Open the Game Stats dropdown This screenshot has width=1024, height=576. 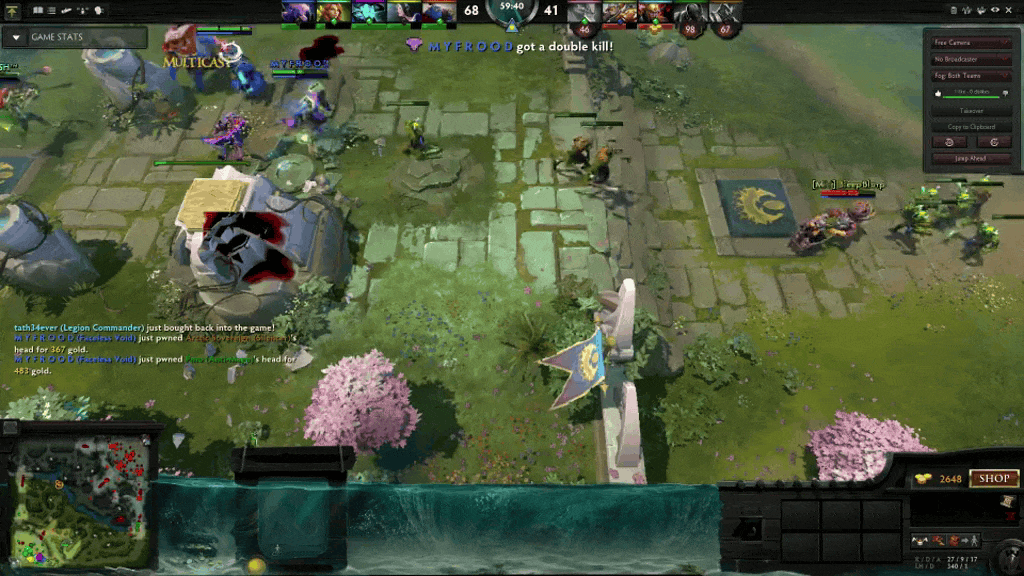click(x=73, y=38)
